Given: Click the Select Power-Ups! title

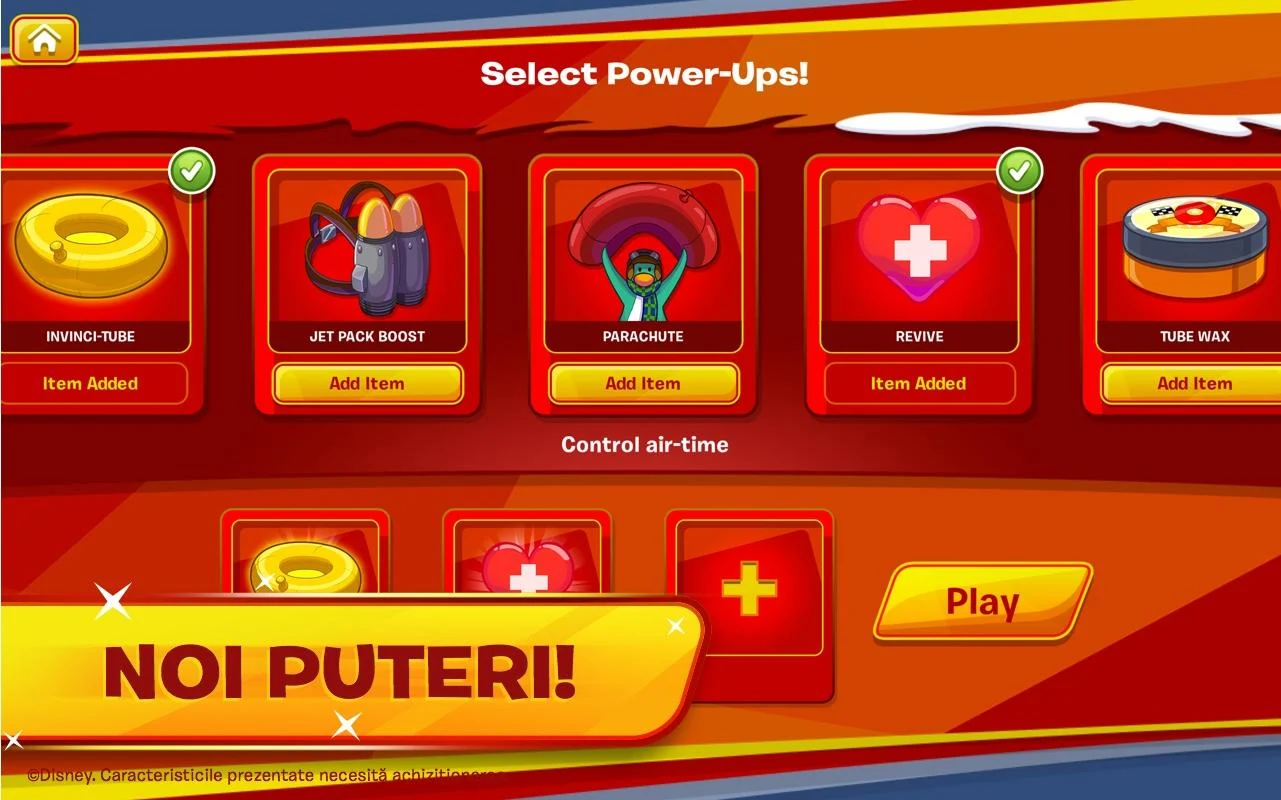Looking at the screenshot, I should pyautogui.click(x=645, y=72).
